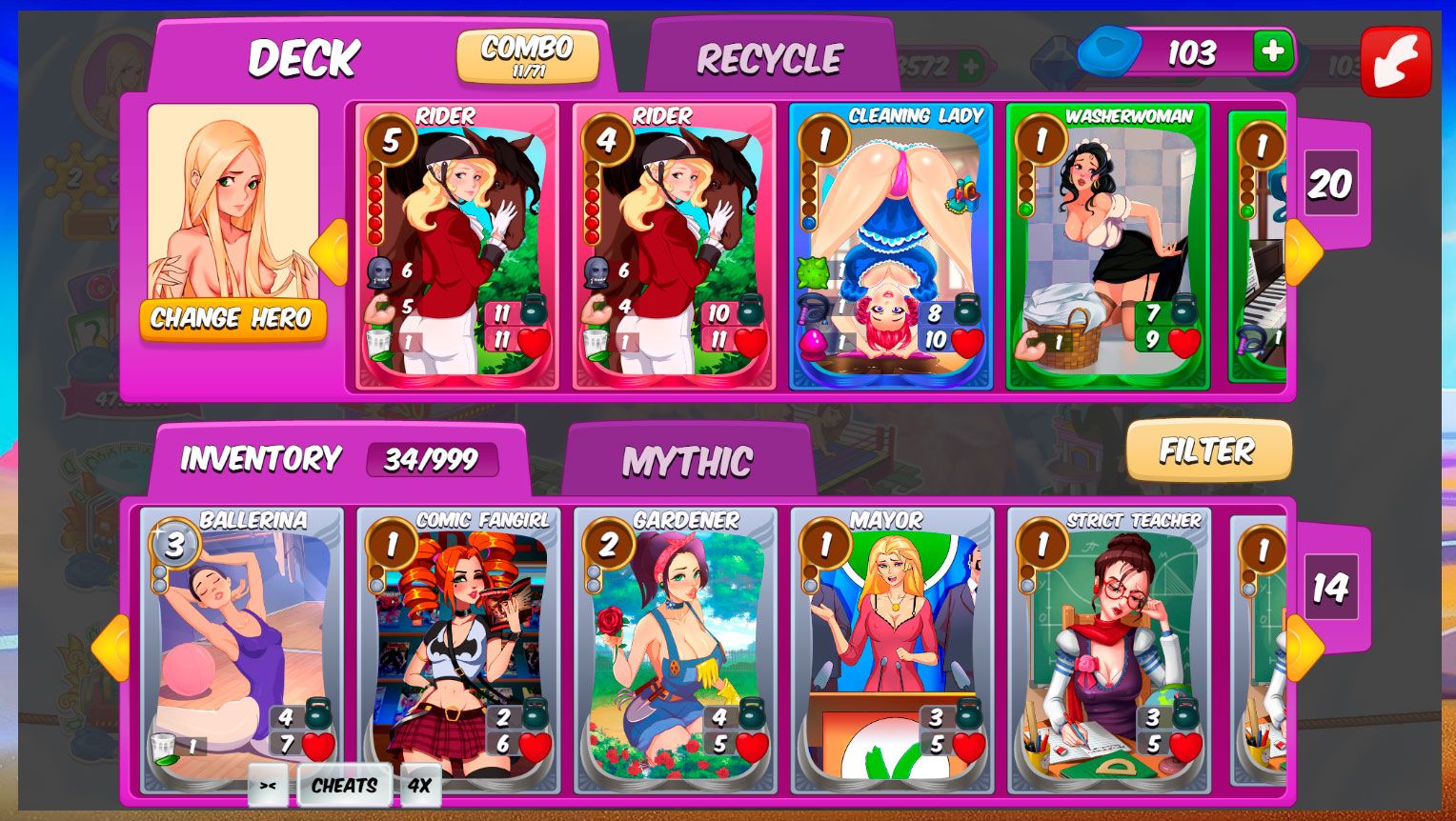Open the Cheats menu
The image size is (1456, 821).
tap(344, 786)
